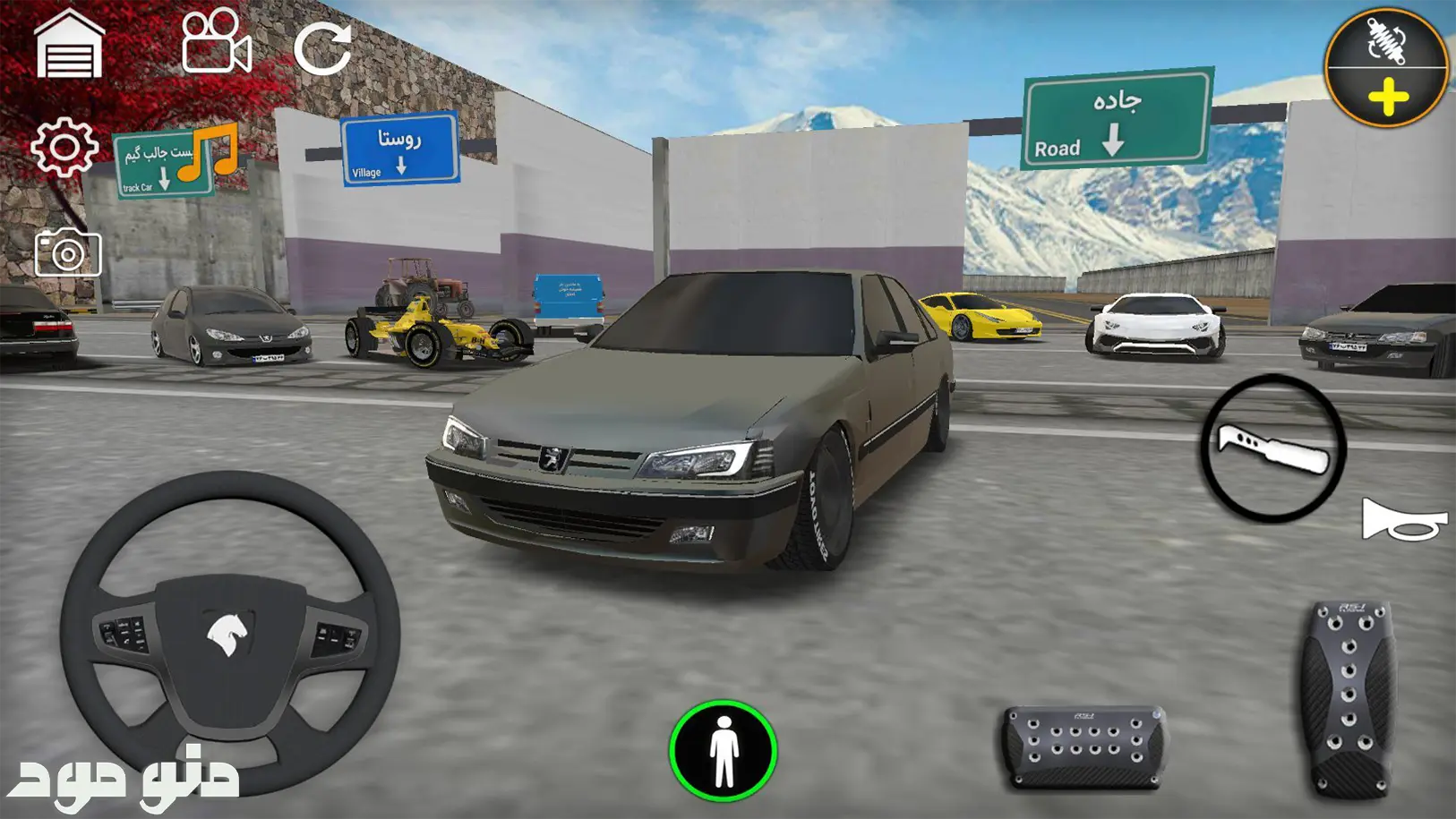Take a screenshot with the photo camera icon
The width and height of the screenshot is (1456, 819).
click(x=68, y=253)
